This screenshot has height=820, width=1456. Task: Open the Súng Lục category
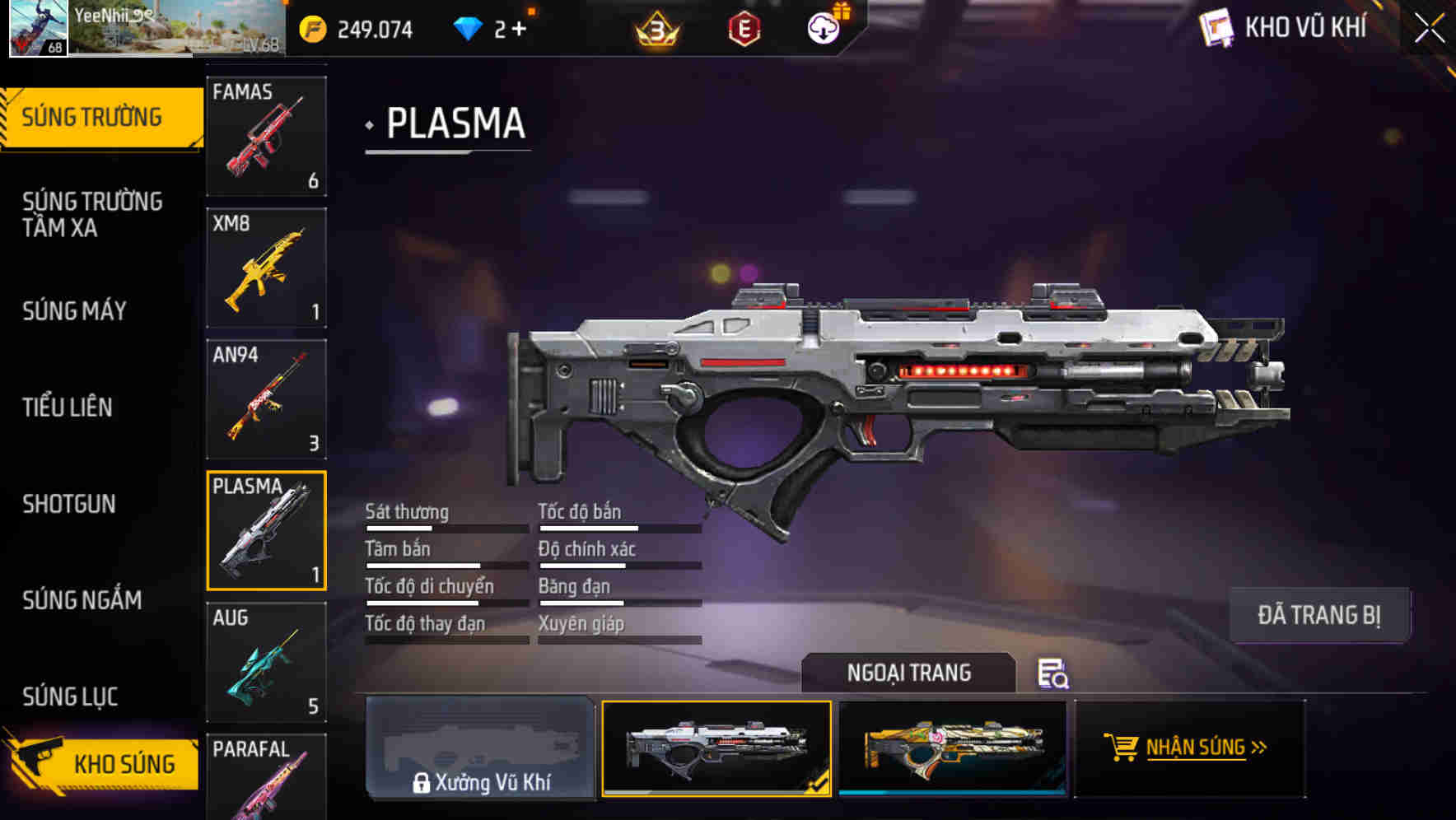(x=70, y=697)
